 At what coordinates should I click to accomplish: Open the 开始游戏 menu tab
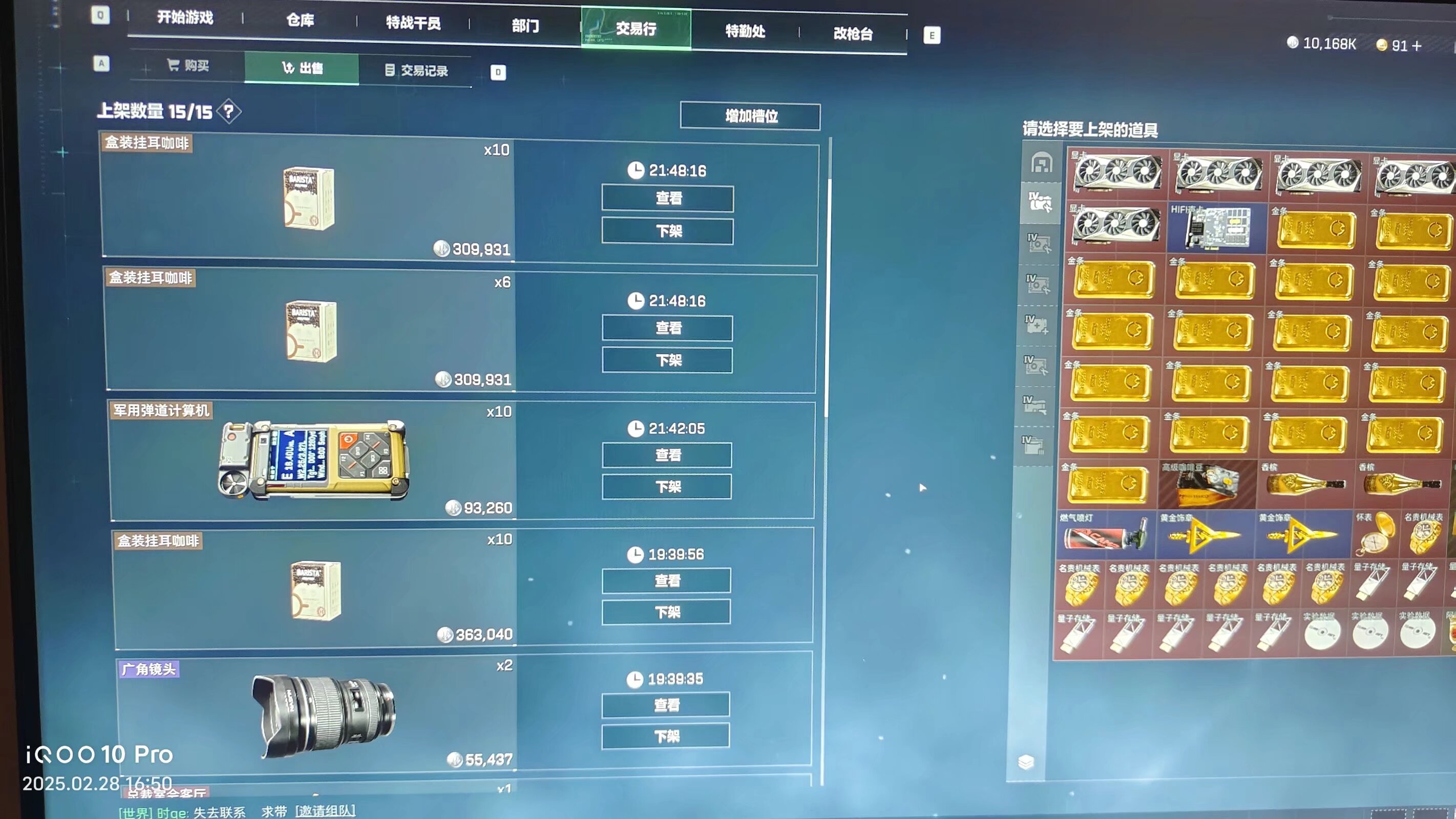(185, 18)
